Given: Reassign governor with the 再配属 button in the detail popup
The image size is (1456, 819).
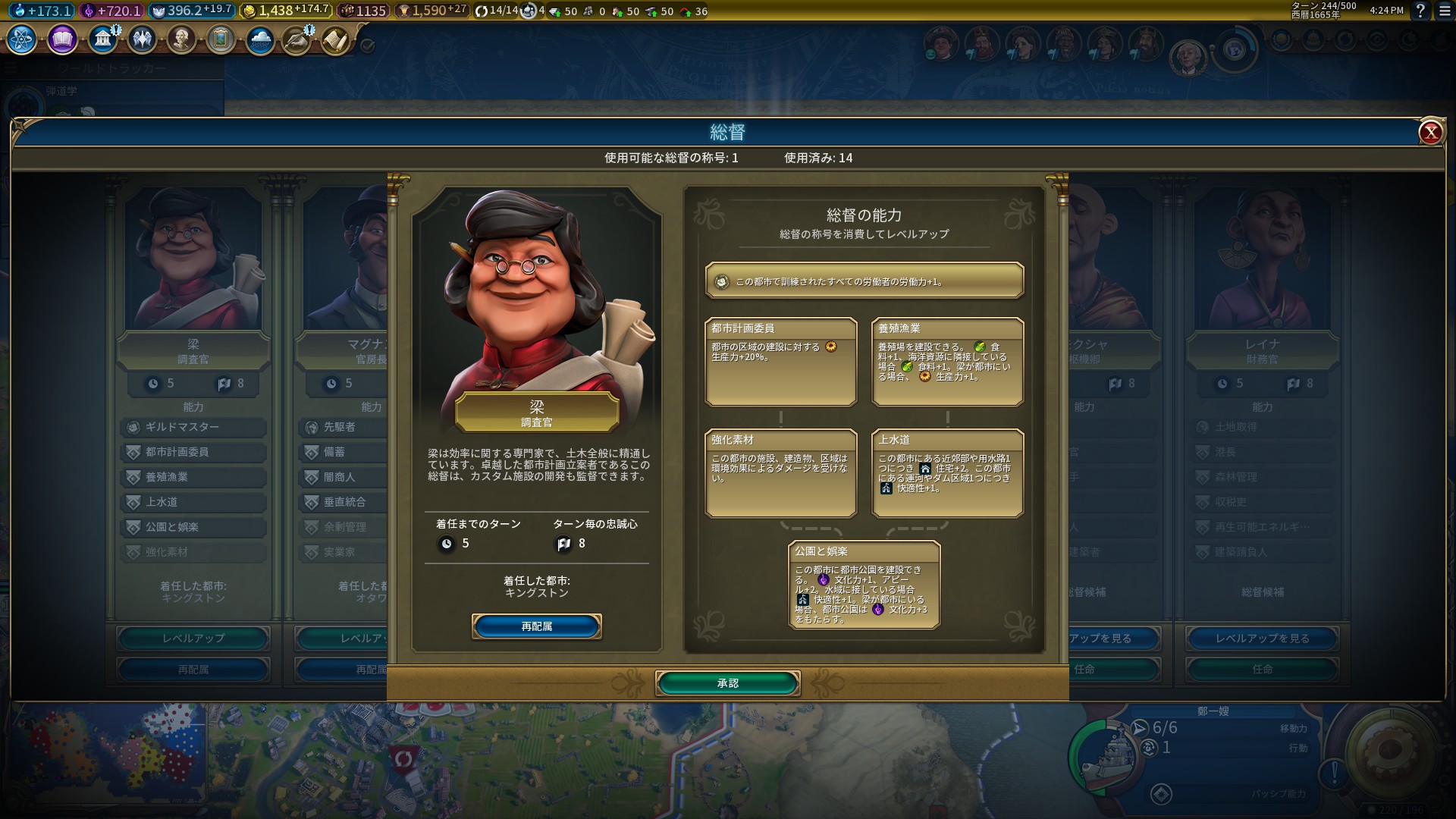Looking at the screenshot, I should point(536,626).
